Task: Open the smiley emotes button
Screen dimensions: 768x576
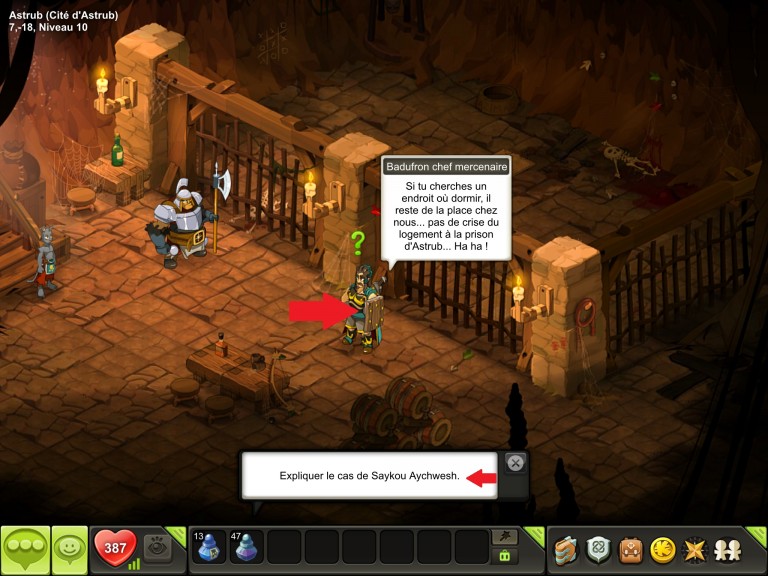Action: 69,548
